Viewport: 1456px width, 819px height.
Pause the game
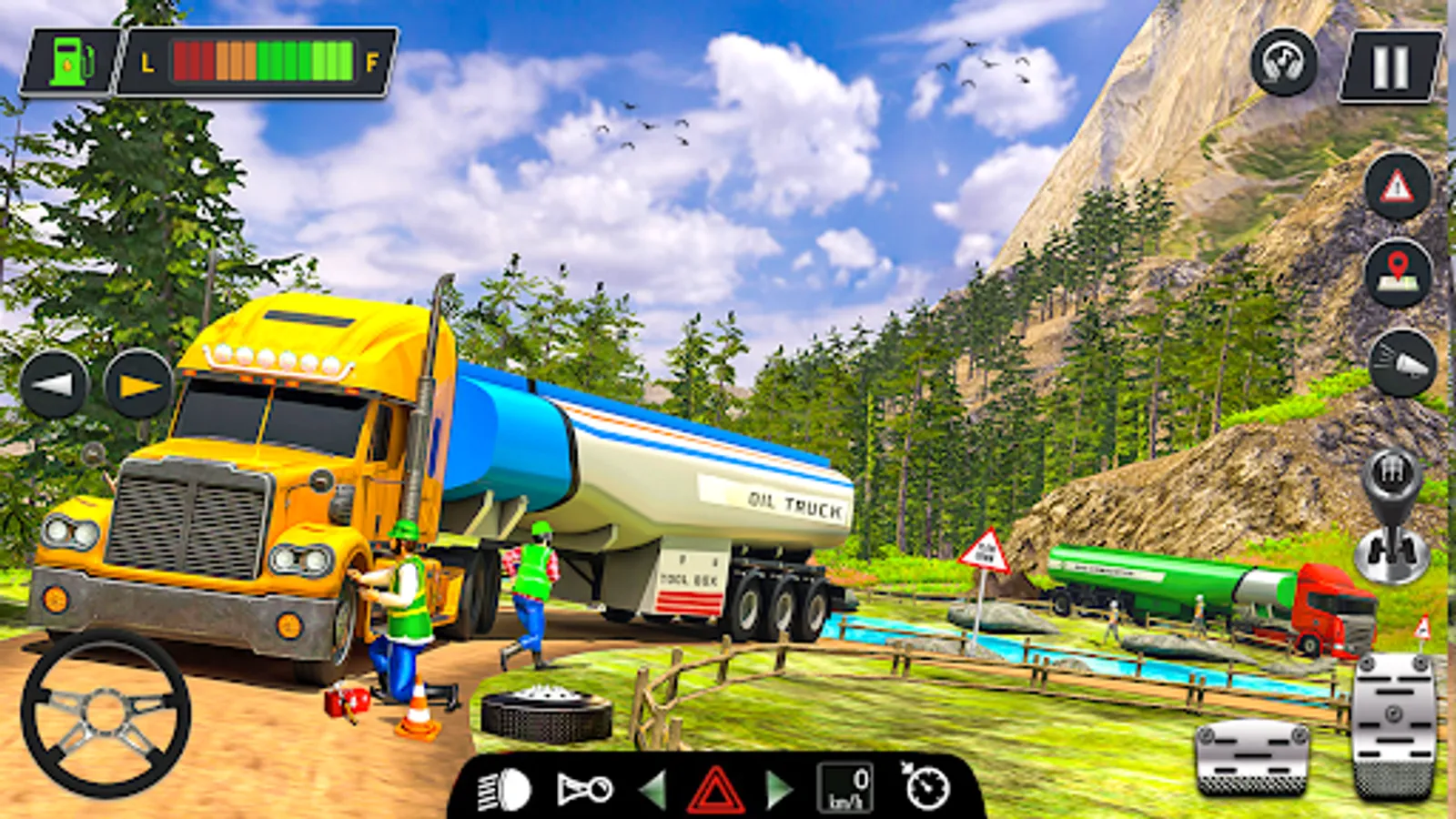coord(1390,66)
